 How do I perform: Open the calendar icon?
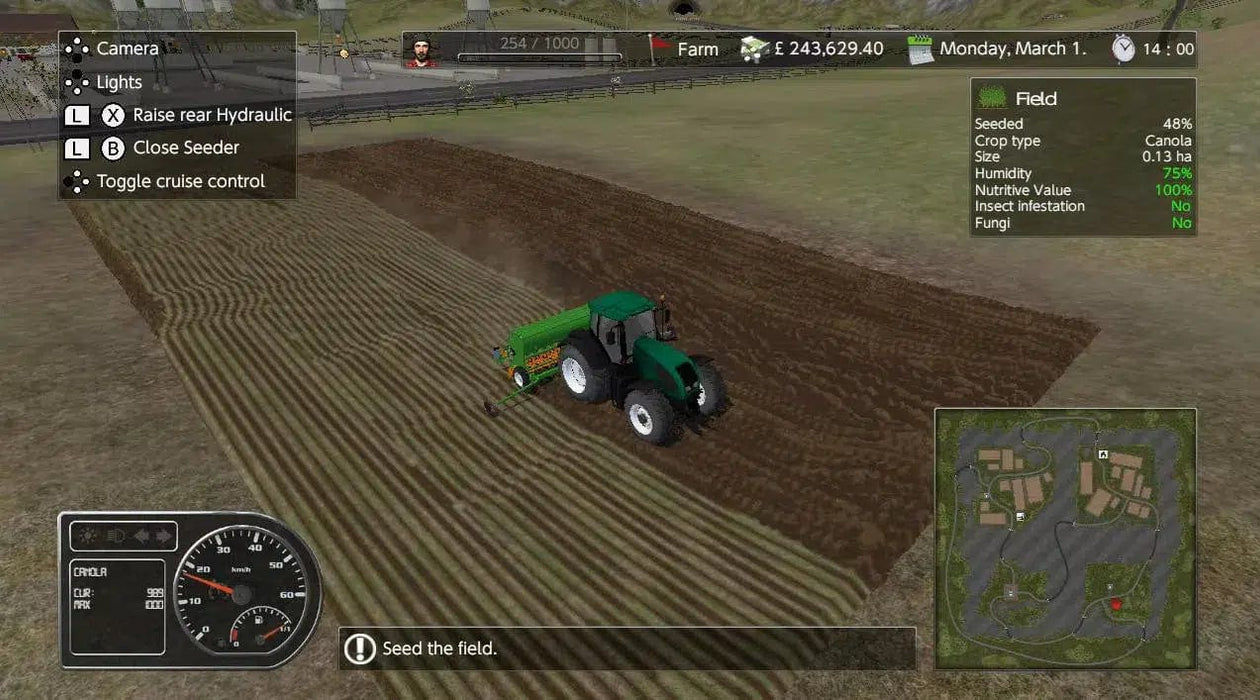click(920, 49)
